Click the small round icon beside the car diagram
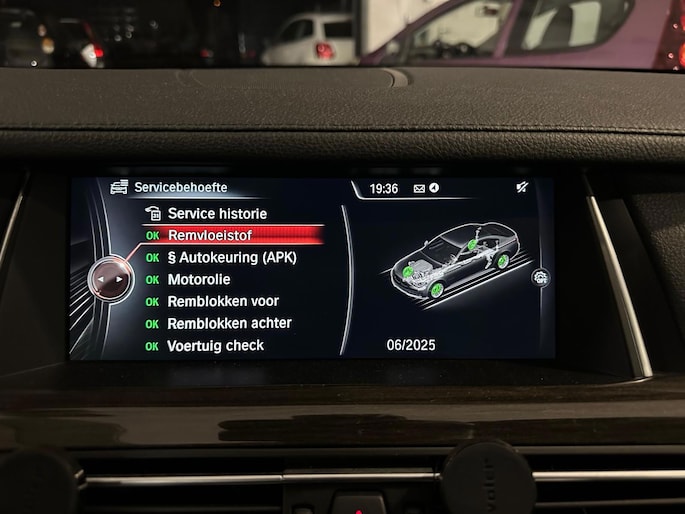685x514 pixels. 542,277
